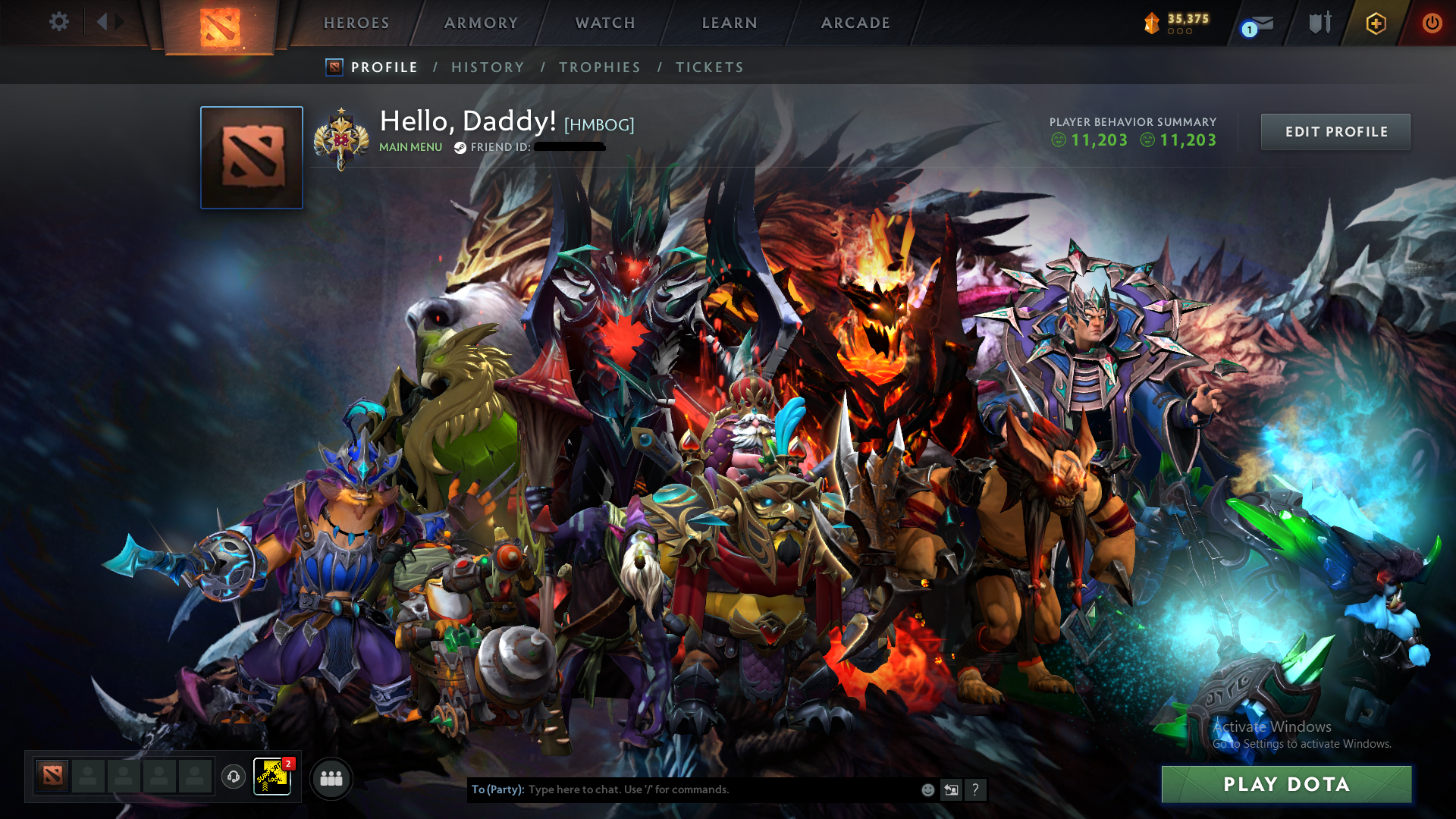Image resolution: width=1456 pixels, height=819 pixels.
Task: Click the party chat input field
Action: pyautogui.click(x=682, y=789)
